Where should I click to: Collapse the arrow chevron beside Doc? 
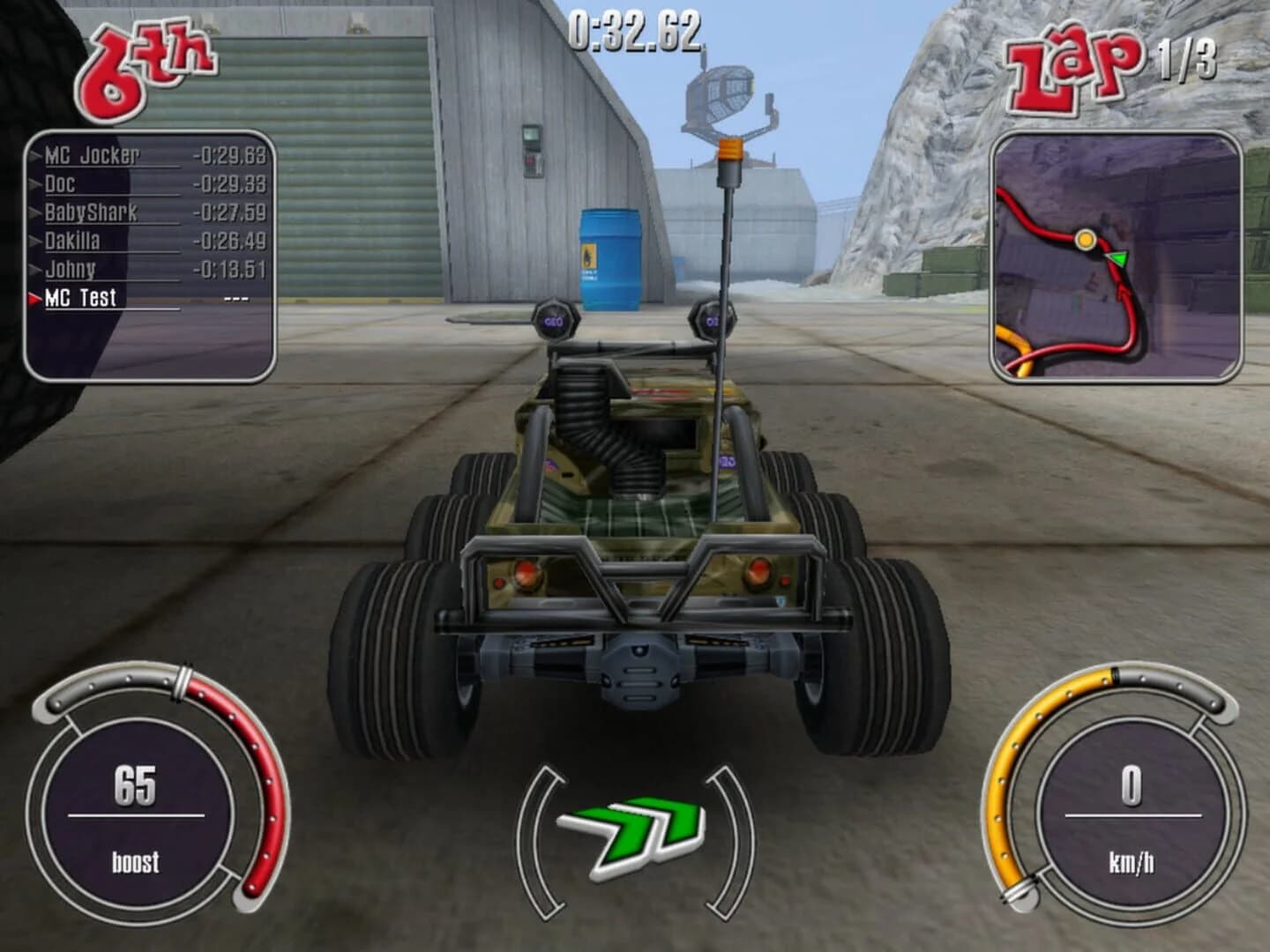pyautogui.click(x=34, y=185)
